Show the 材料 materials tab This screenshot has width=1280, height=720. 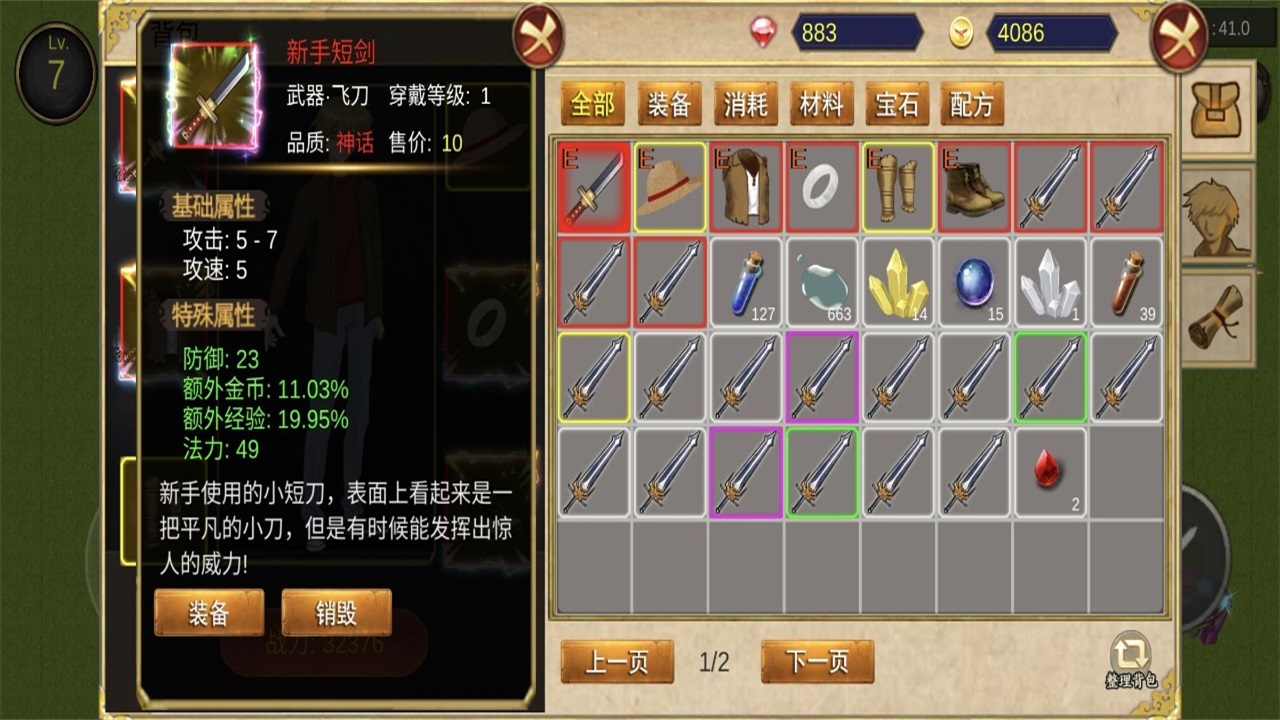click(x=821, y=104)
